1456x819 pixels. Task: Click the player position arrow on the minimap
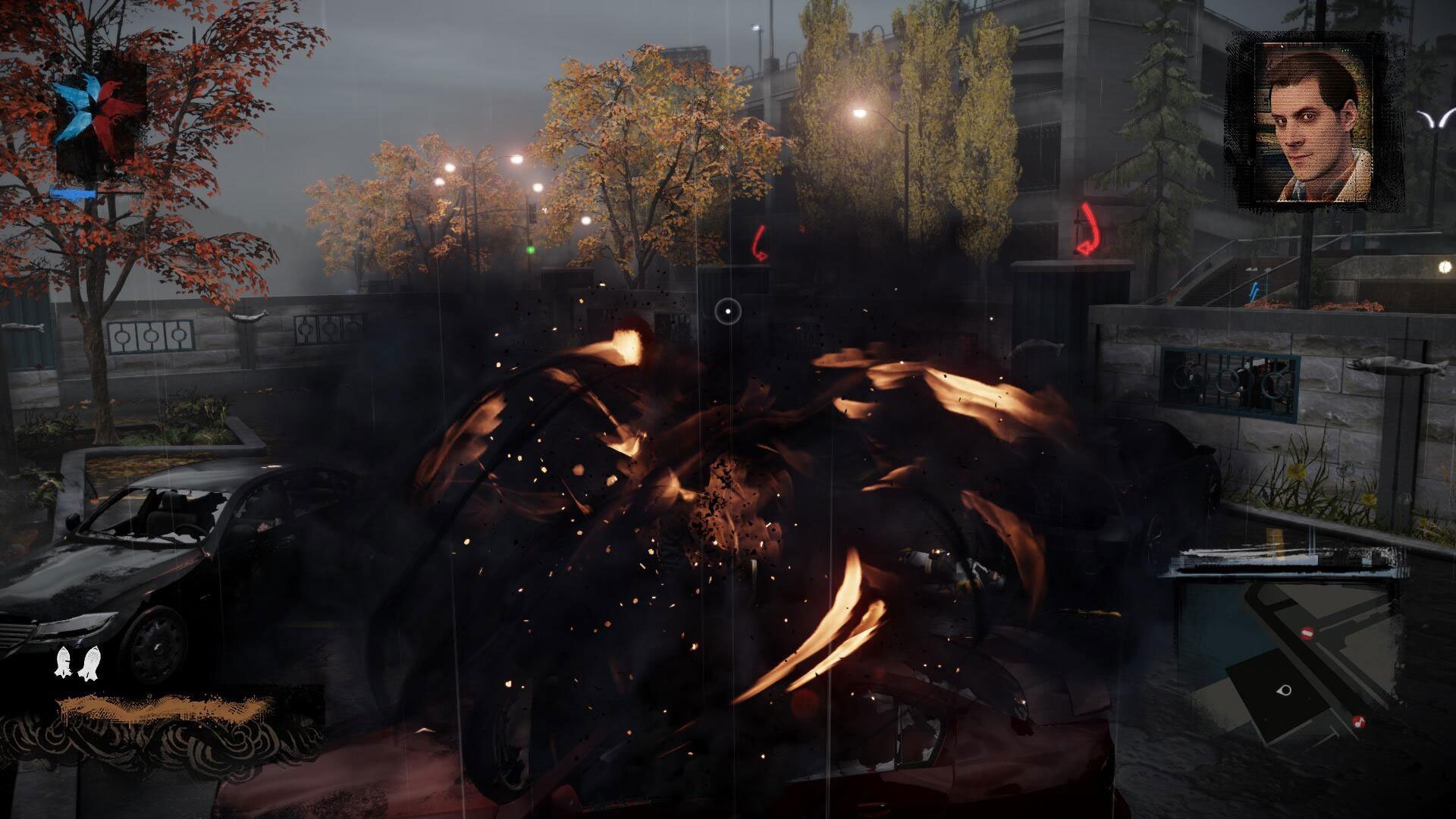pos(1282,691)
